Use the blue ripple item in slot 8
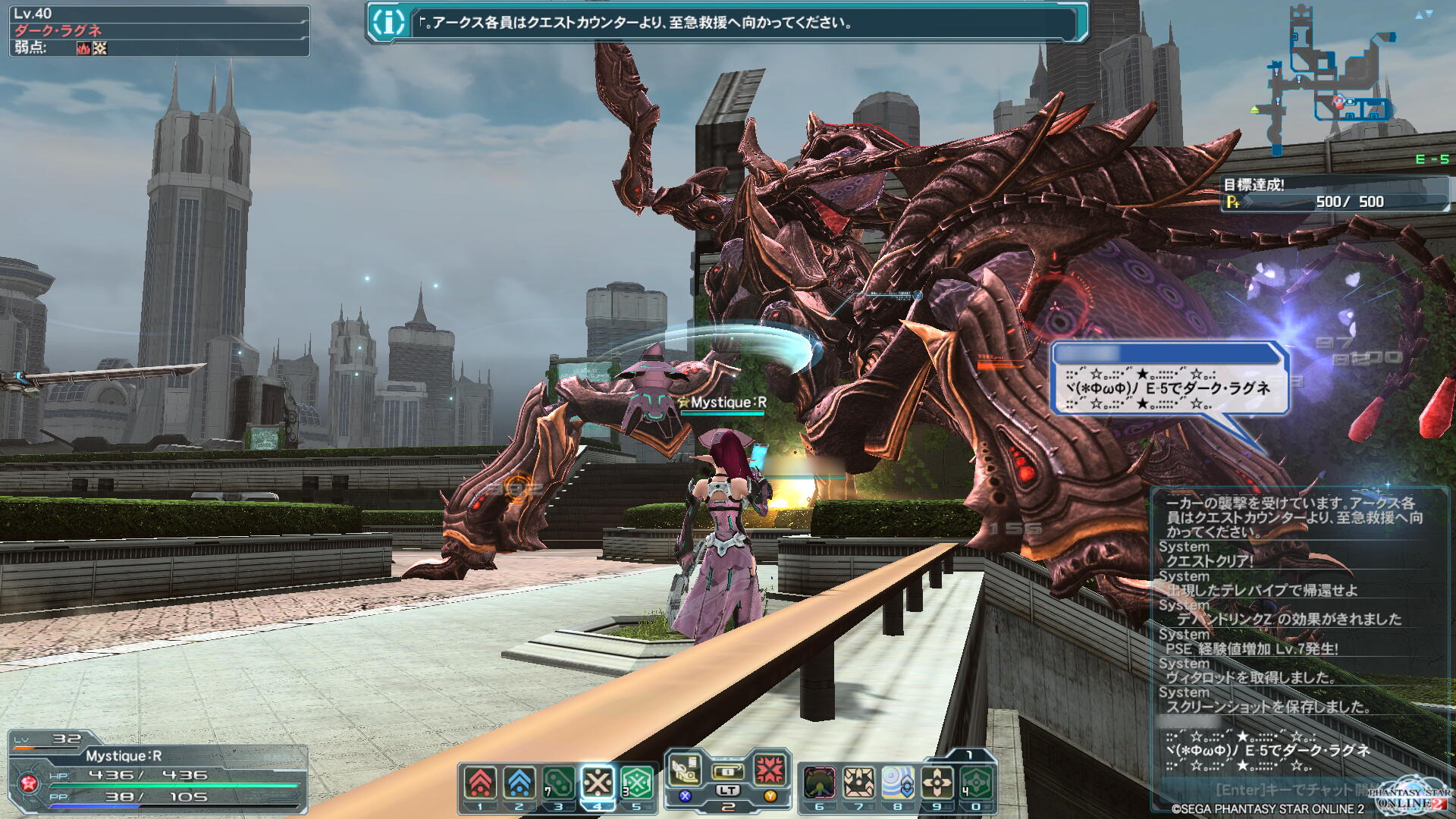1456x819 pixels. (898, 783)
